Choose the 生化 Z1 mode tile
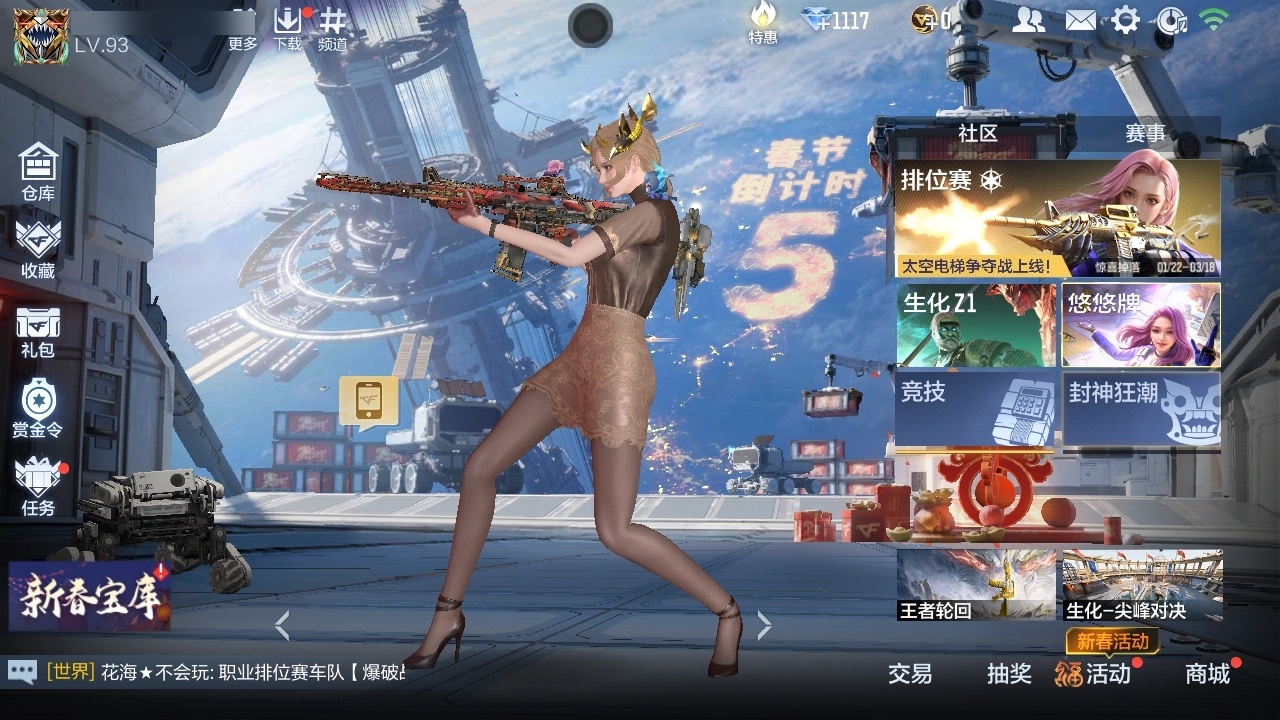 [976, 326]
